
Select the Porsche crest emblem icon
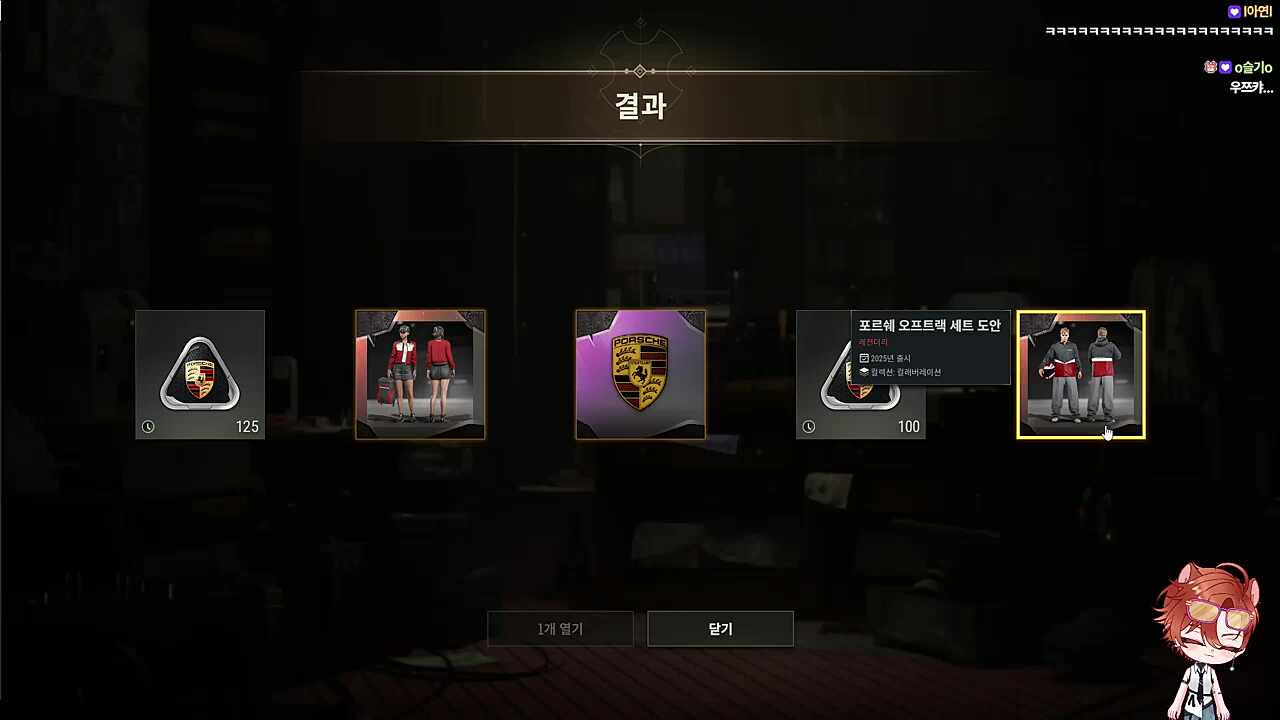640,374
